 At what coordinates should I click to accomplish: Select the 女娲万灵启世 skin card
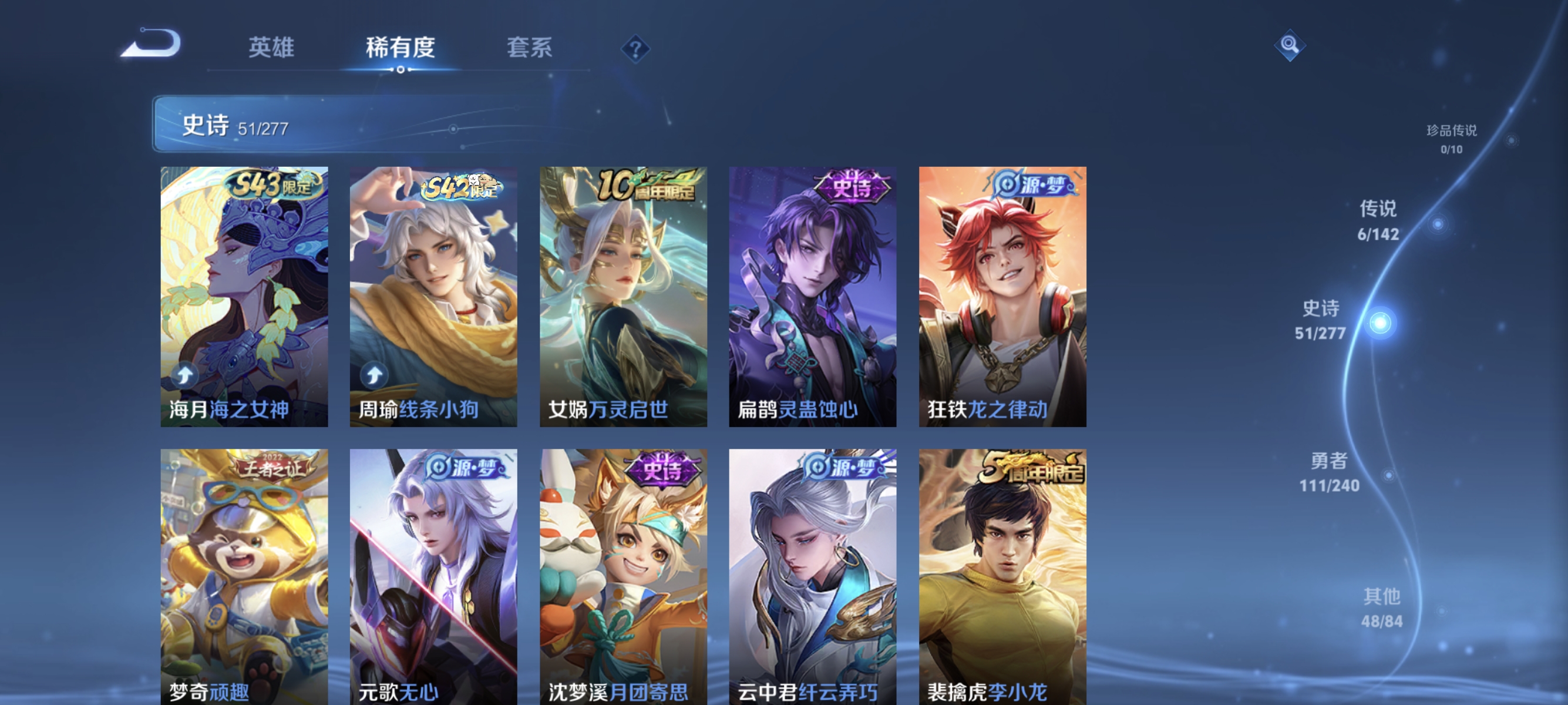pos(623,298)
